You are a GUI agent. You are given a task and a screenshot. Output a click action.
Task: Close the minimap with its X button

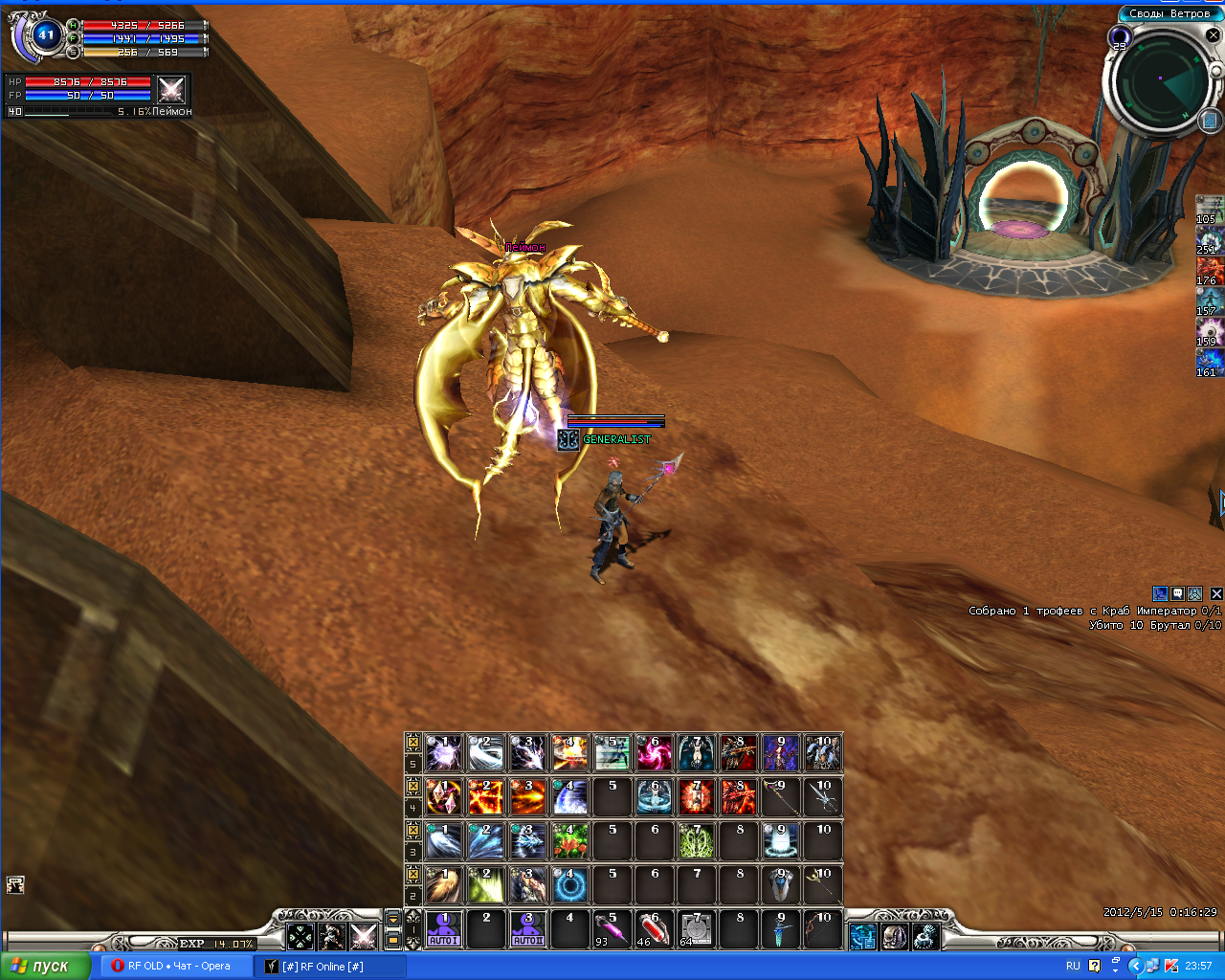coord(1213,35)
